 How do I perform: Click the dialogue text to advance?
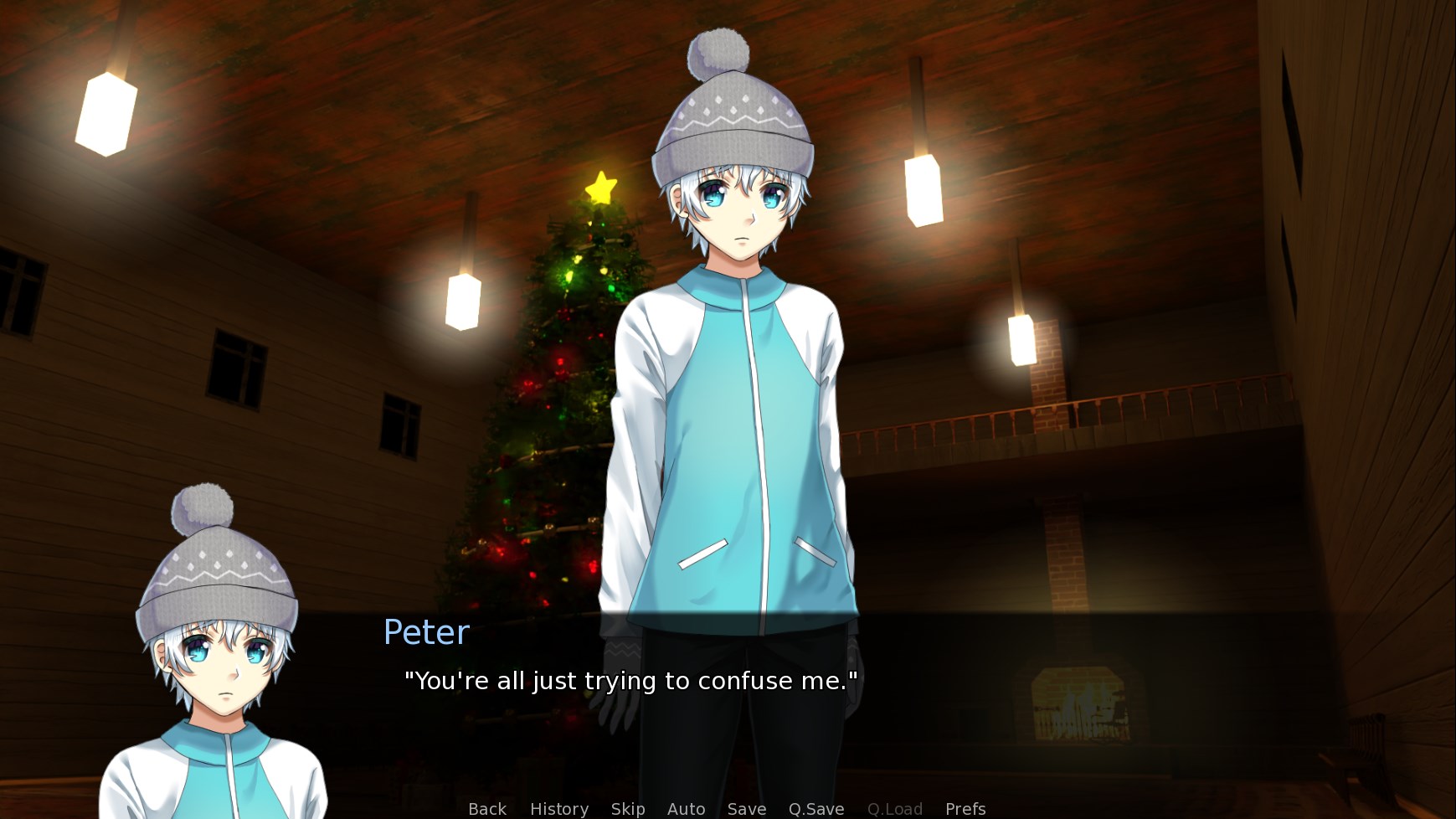[x=631, y=681]
